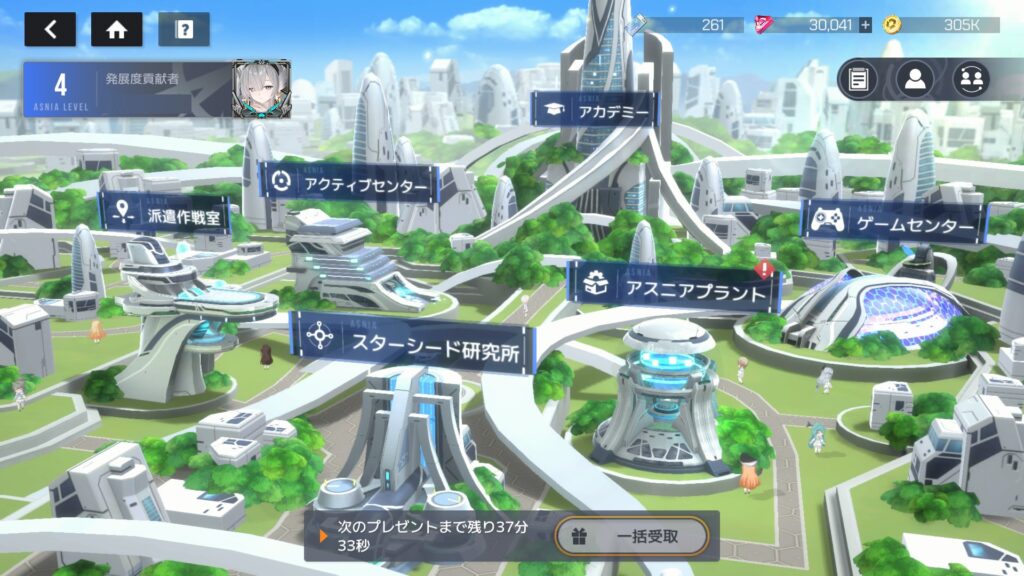This screenshot has height=576, width=1024.
Task: Open the アカデミー building label
Action: 594,111
